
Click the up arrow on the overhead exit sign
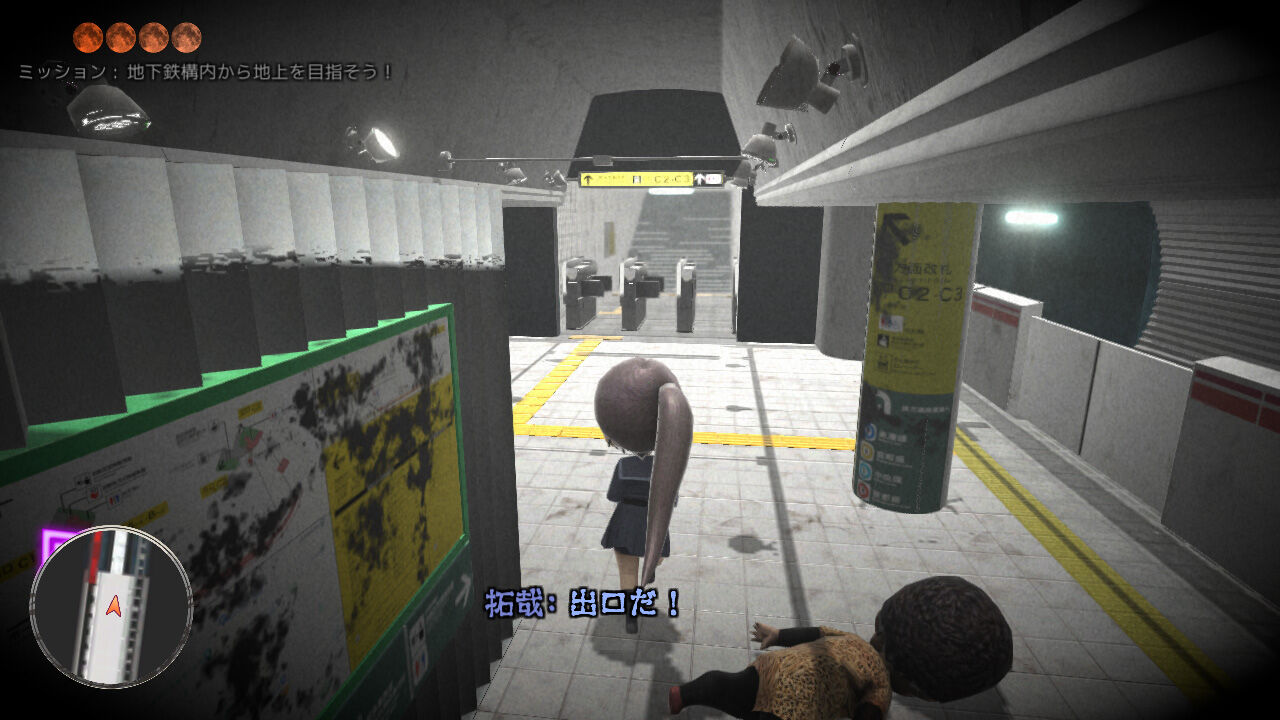point(588,179)
